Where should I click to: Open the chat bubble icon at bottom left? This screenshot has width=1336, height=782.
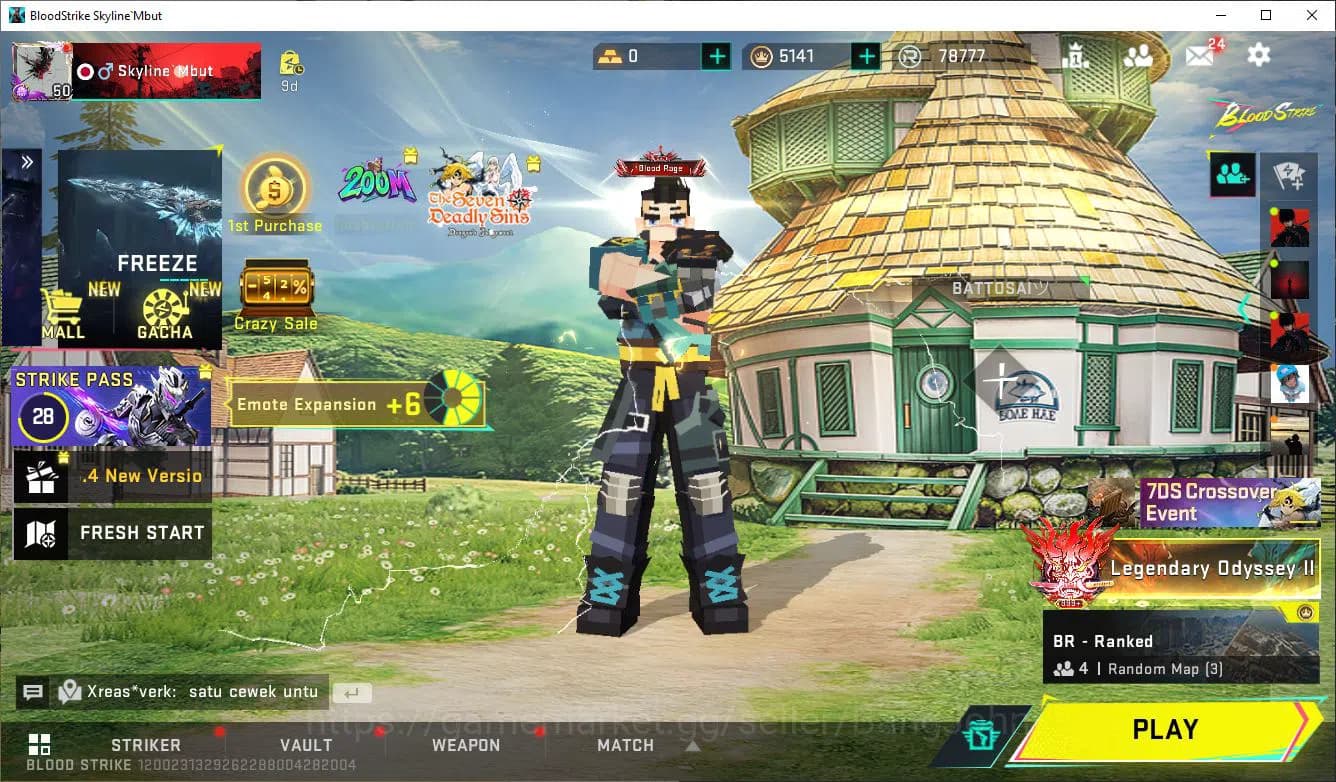(x=32, y=691)
